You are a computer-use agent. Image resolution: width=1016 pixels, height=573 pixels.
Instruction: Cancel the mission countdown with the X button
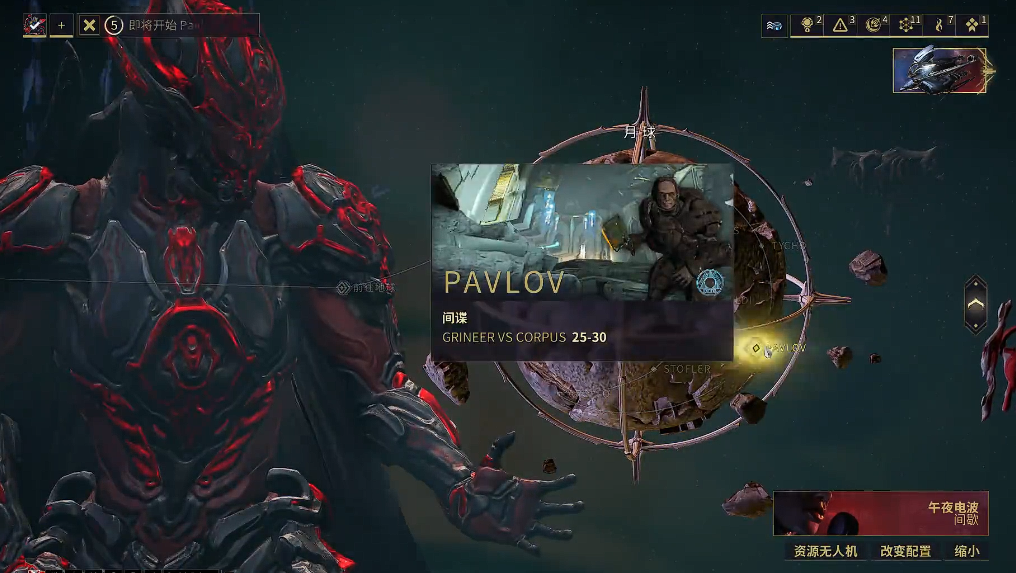(x=89, y=25)
